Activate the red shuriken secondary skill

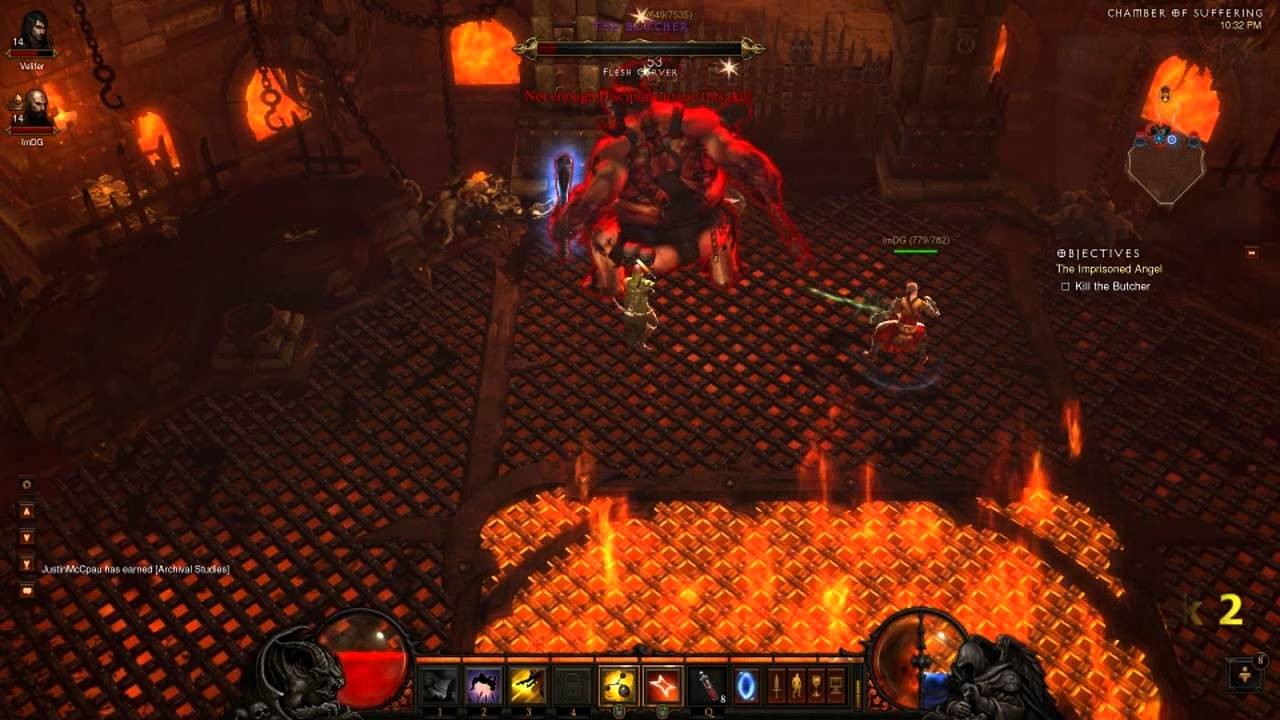click(x=662, y=685)
